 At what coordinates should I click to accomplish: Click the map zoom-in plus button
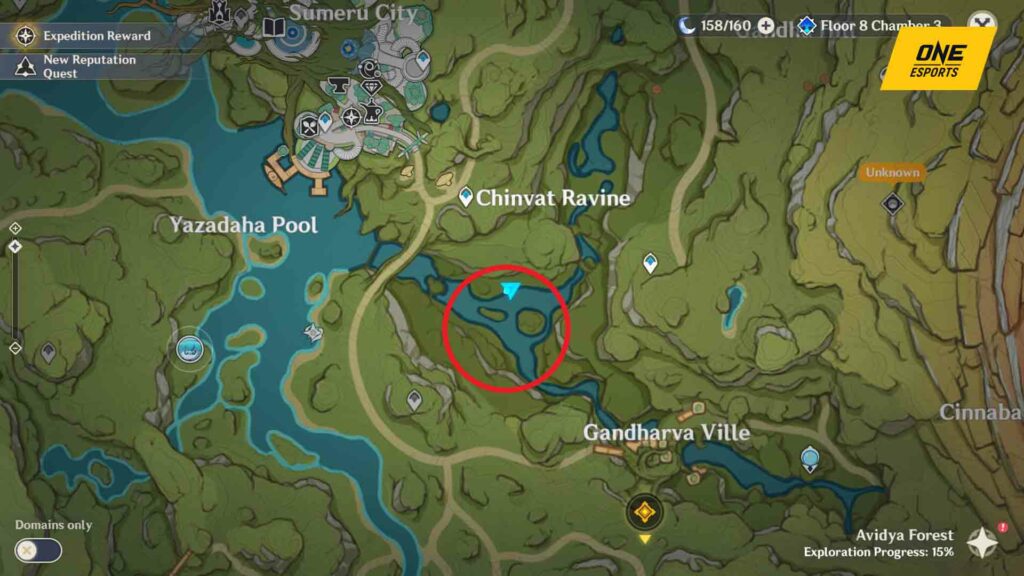coord(15,228)
